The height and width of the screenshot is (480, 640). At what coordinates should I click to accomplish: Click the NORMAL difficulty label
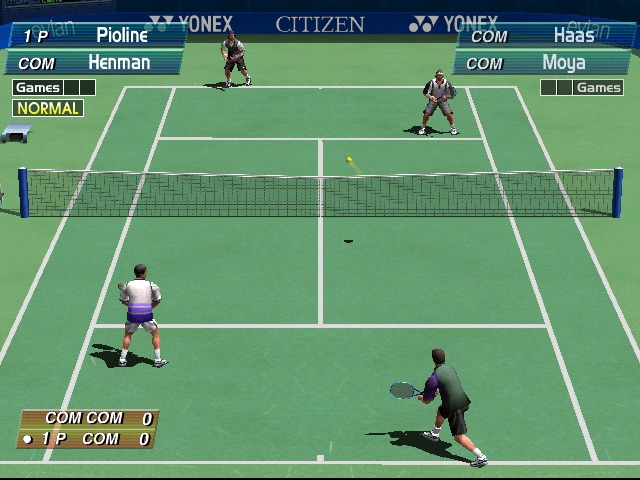point(48,108)
